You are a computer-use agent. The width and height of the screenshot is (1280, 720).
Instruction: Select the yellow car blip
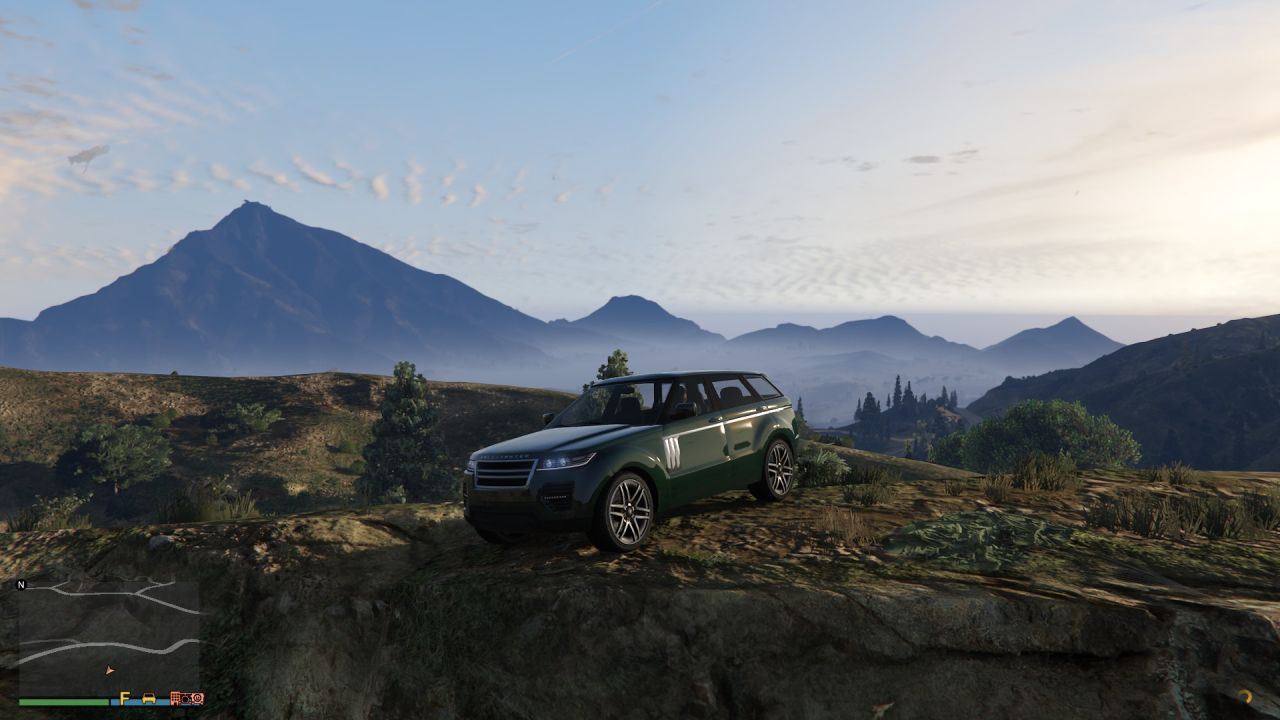[x=149, y=698]
